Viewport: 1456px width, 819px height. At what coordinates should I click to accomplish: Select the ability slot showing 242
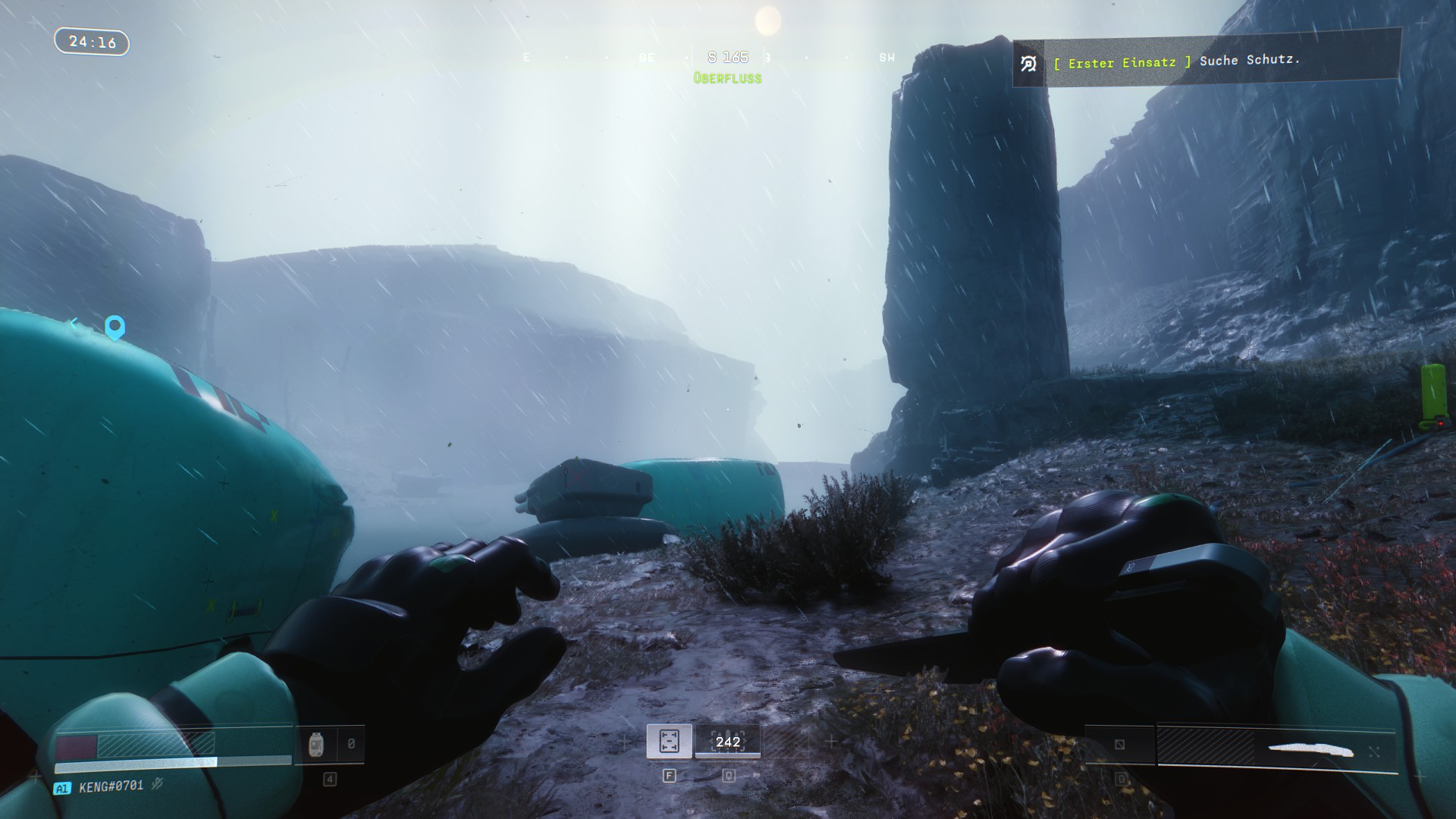coord(727,742)
